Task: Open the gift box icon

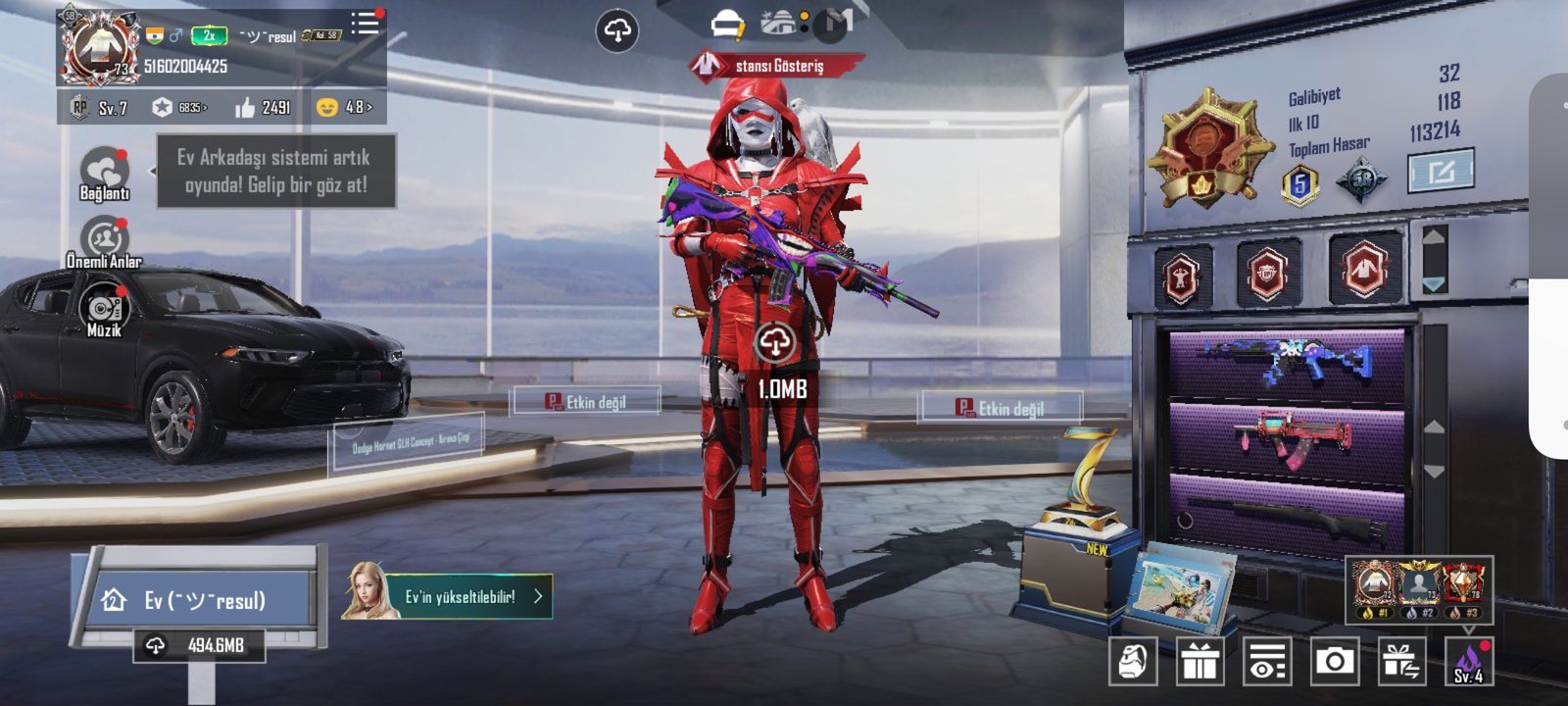Action: point(1200,662)
